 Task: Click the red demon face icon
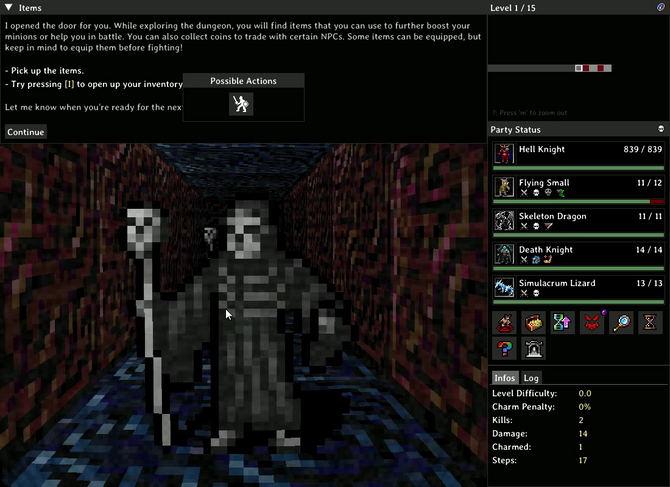click(592, 322)
